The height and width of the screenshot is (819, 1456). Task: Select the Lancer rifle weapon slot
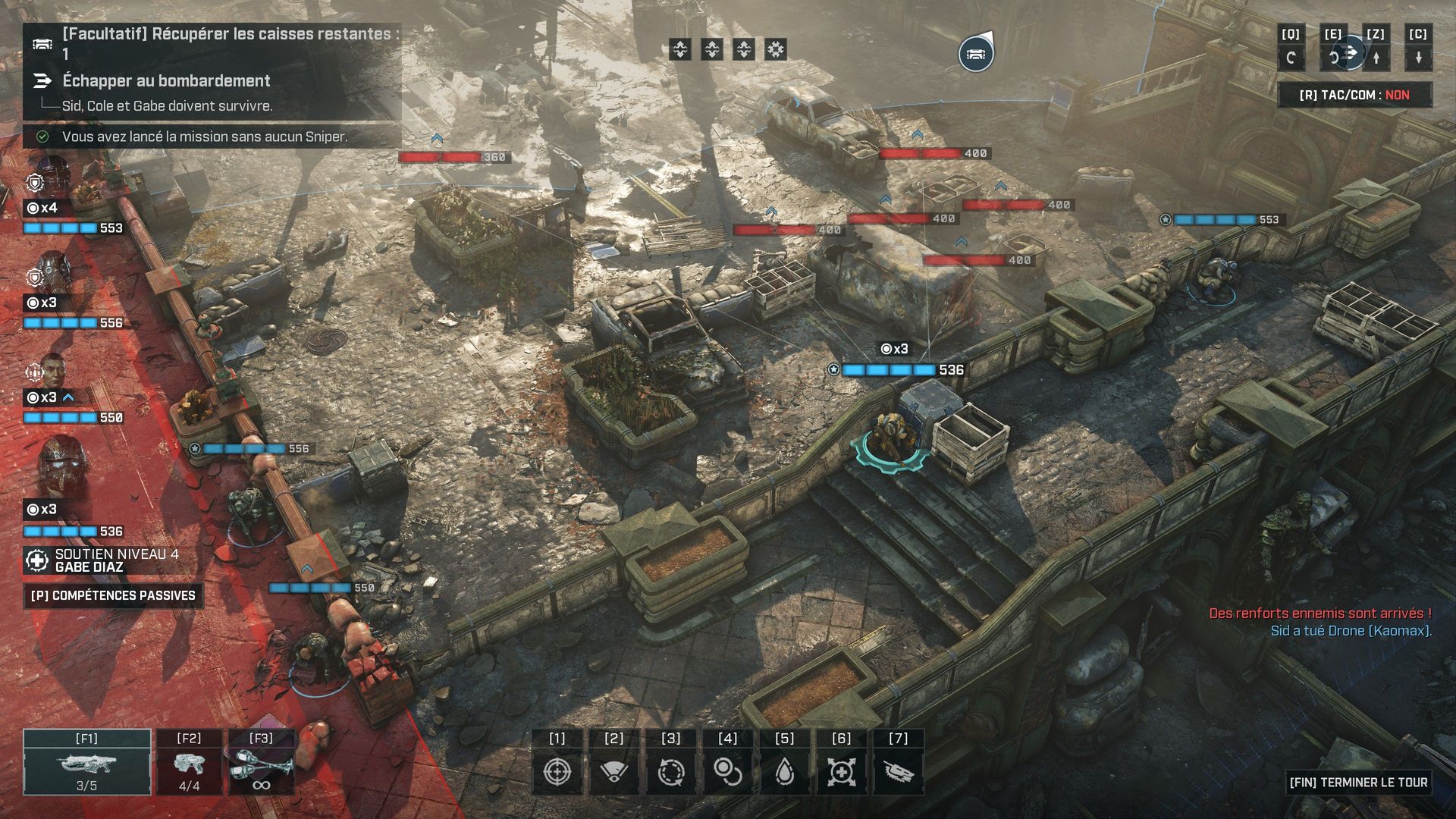87,762
